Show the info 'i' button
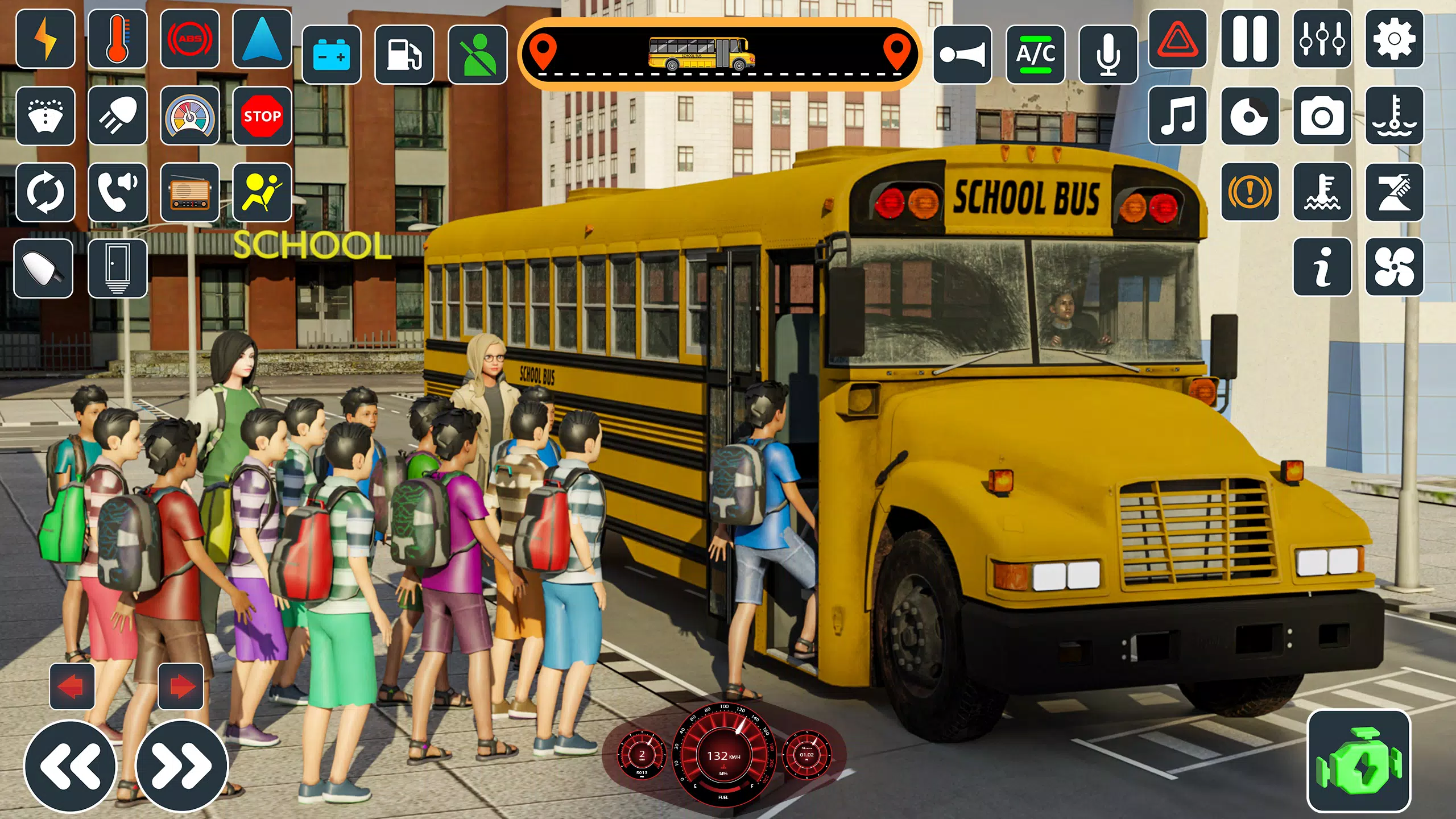1456x819 pixels. 1322,267
